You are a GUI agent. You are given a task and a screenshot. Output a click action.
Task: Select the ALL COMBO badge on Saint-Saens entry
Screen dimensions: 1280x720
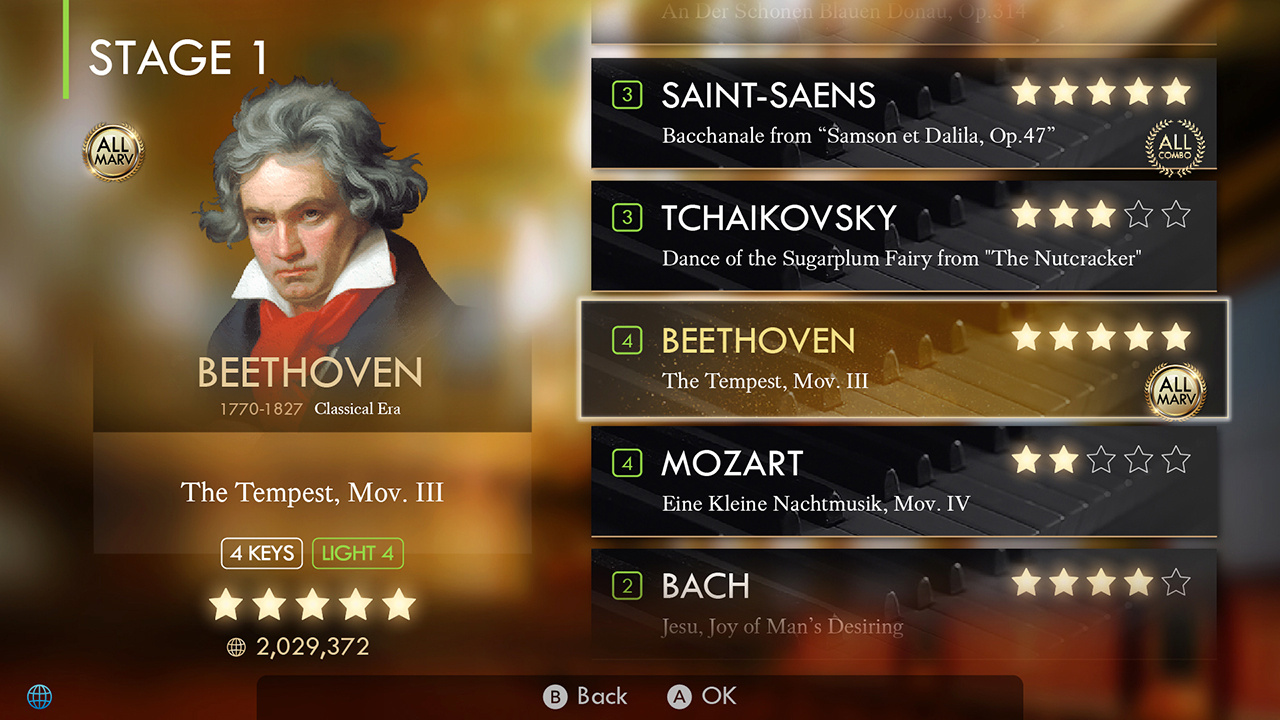(x=1175, y=146)
